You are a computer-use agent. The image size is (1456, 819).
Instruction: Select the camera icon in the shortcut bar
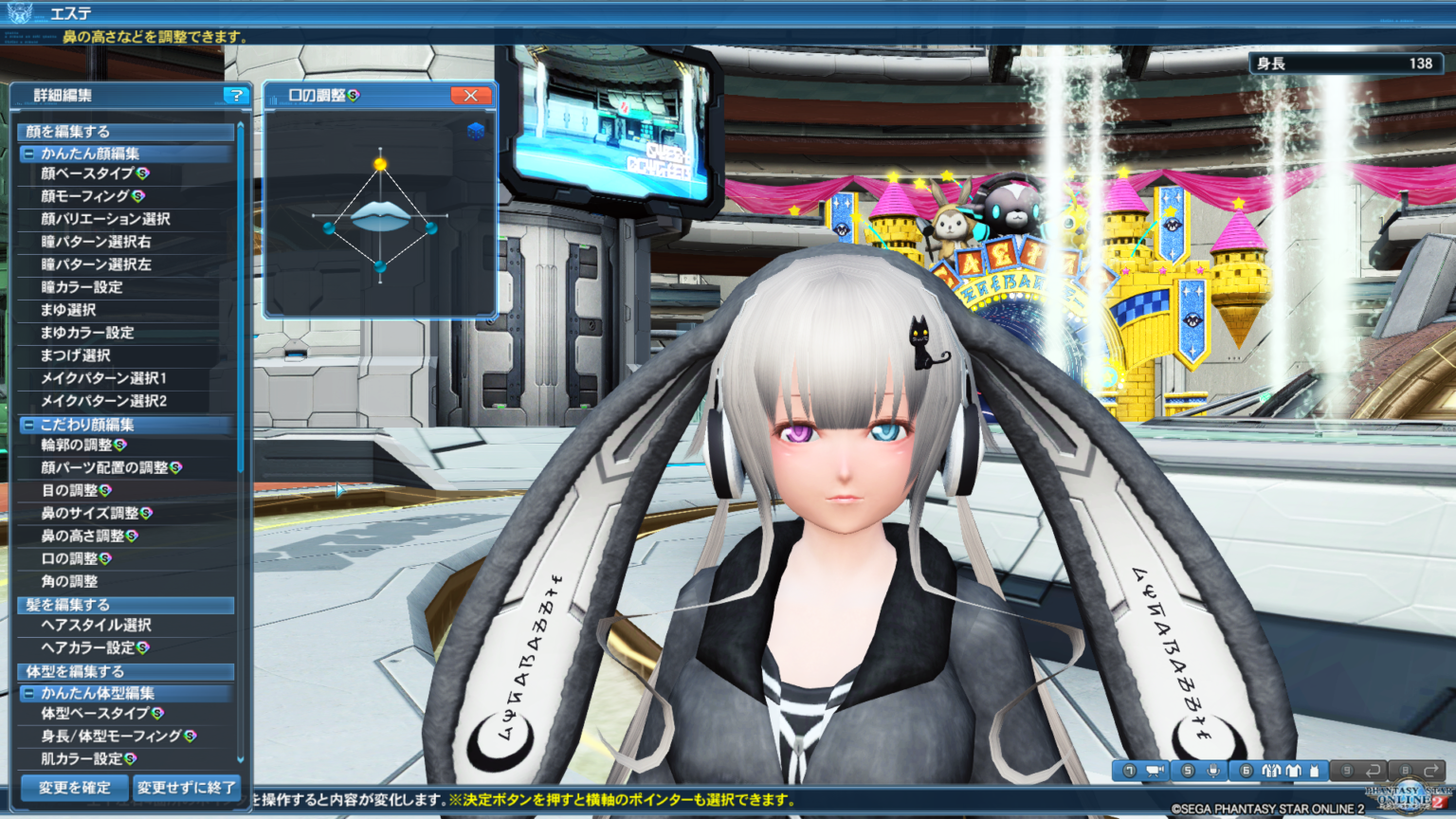point(1154,771)
